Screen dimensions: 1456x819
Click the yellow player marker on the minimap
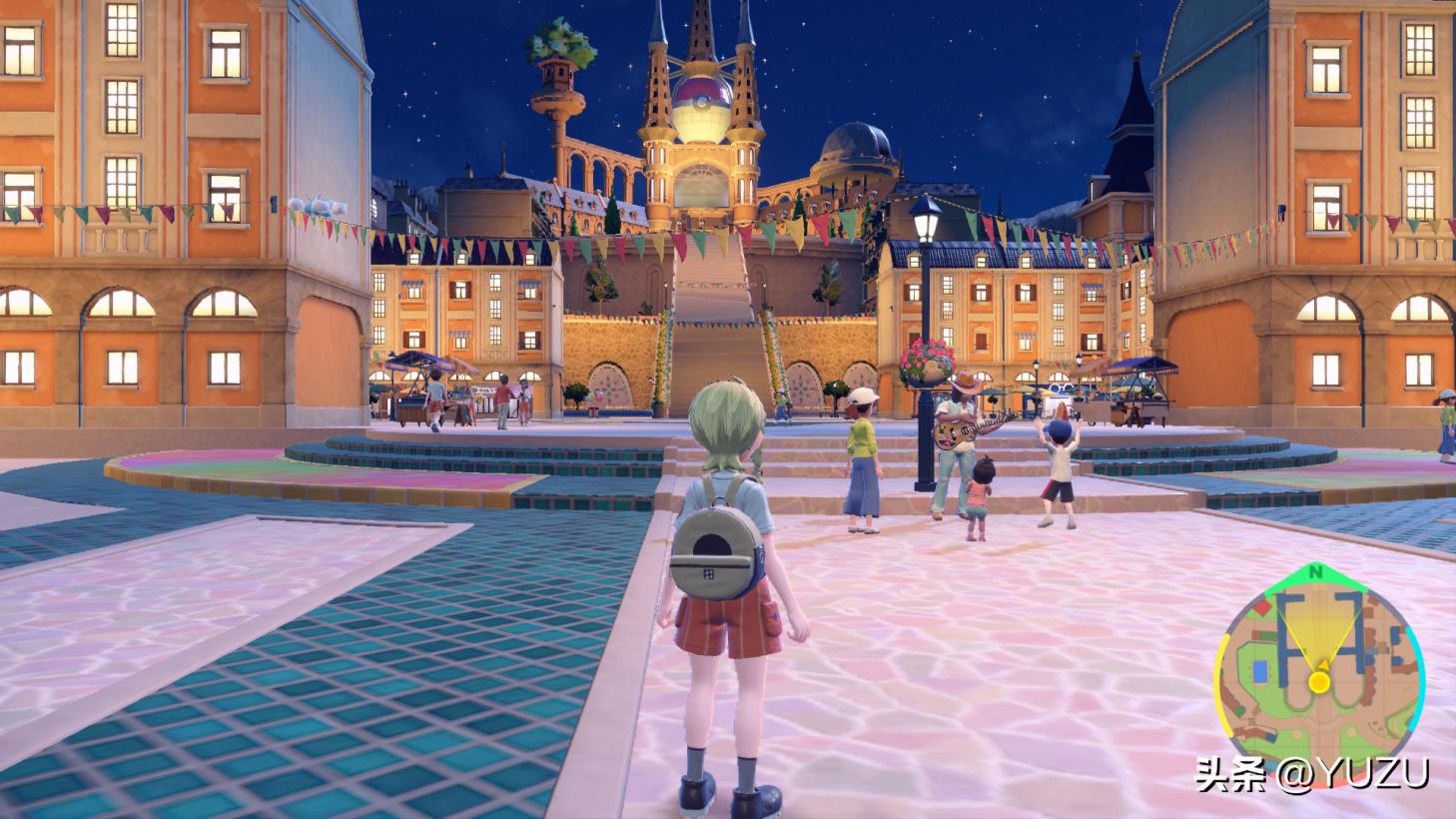(1319, 682)
